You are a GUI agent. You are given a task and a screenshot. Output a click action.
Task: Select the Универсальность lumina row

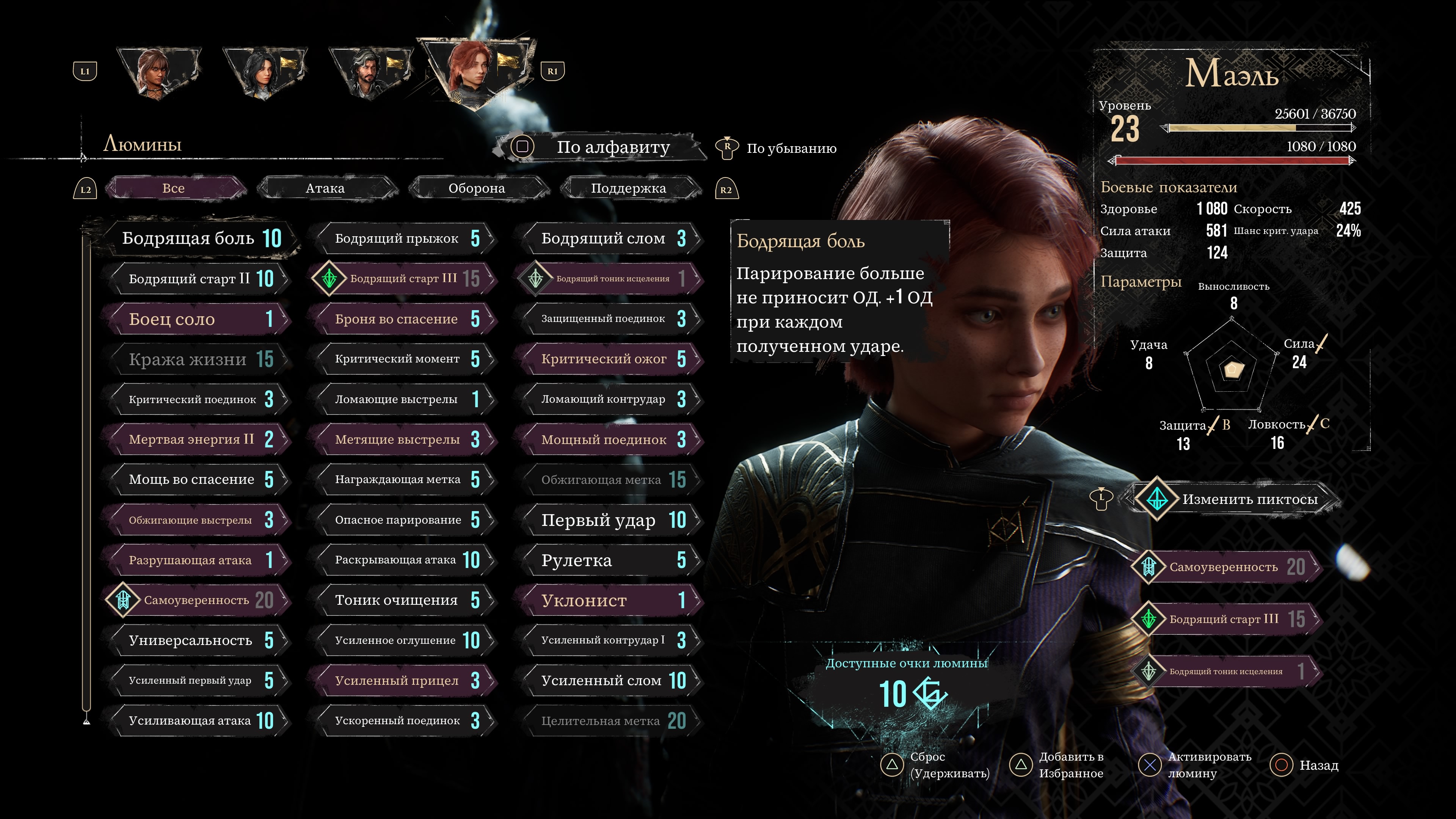198,640
